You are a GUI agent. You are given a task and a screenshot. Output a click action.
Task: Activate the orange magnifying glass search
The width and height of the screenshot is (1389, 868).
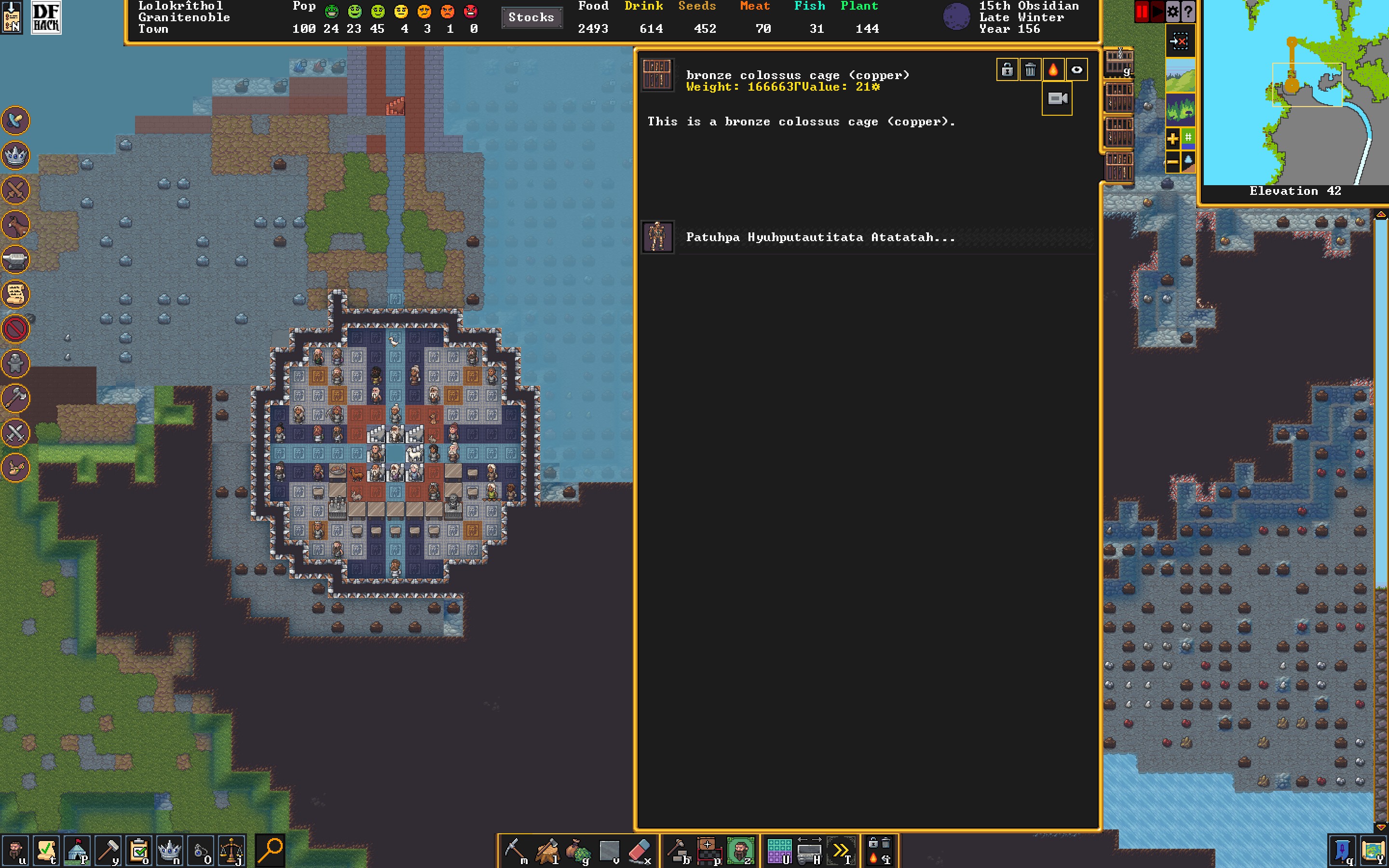pos(271,850)
